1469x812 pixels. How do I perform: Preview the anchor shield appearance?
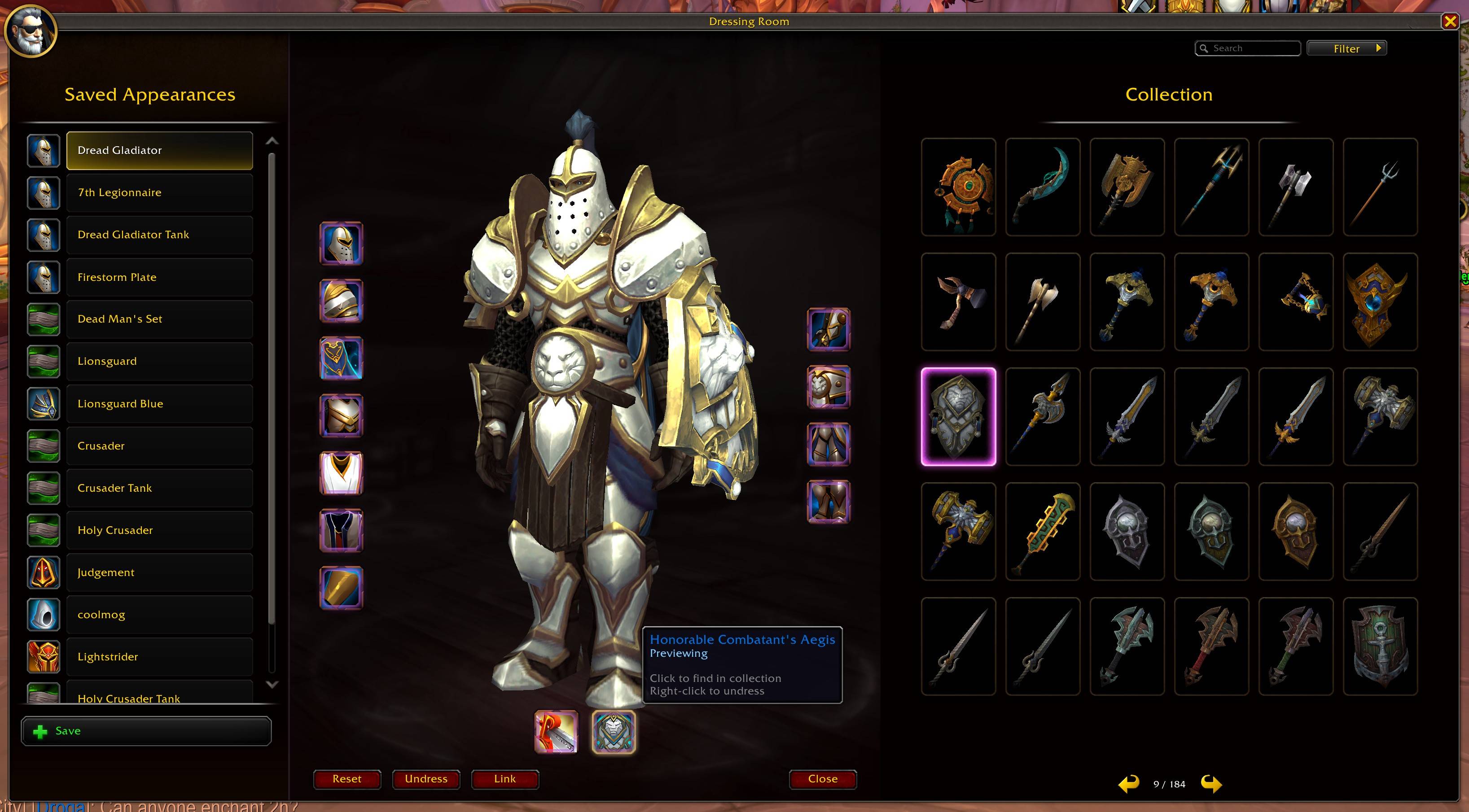[1380, 646]
